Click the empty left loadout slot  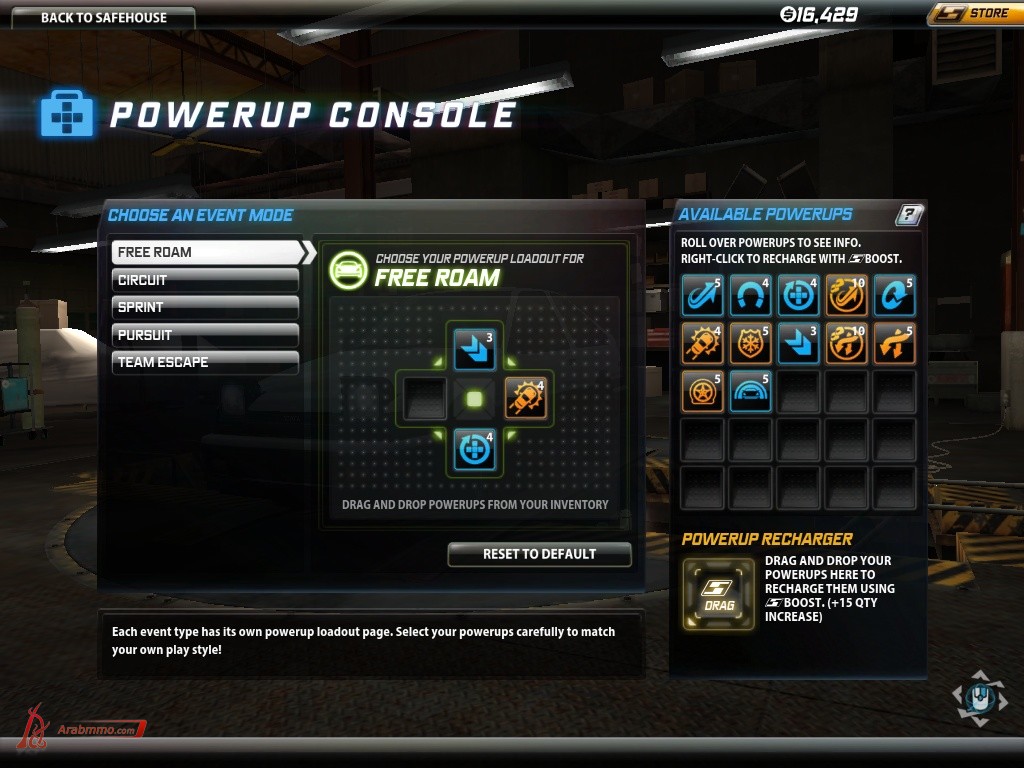pyautogui.click(x=424, y=398)
